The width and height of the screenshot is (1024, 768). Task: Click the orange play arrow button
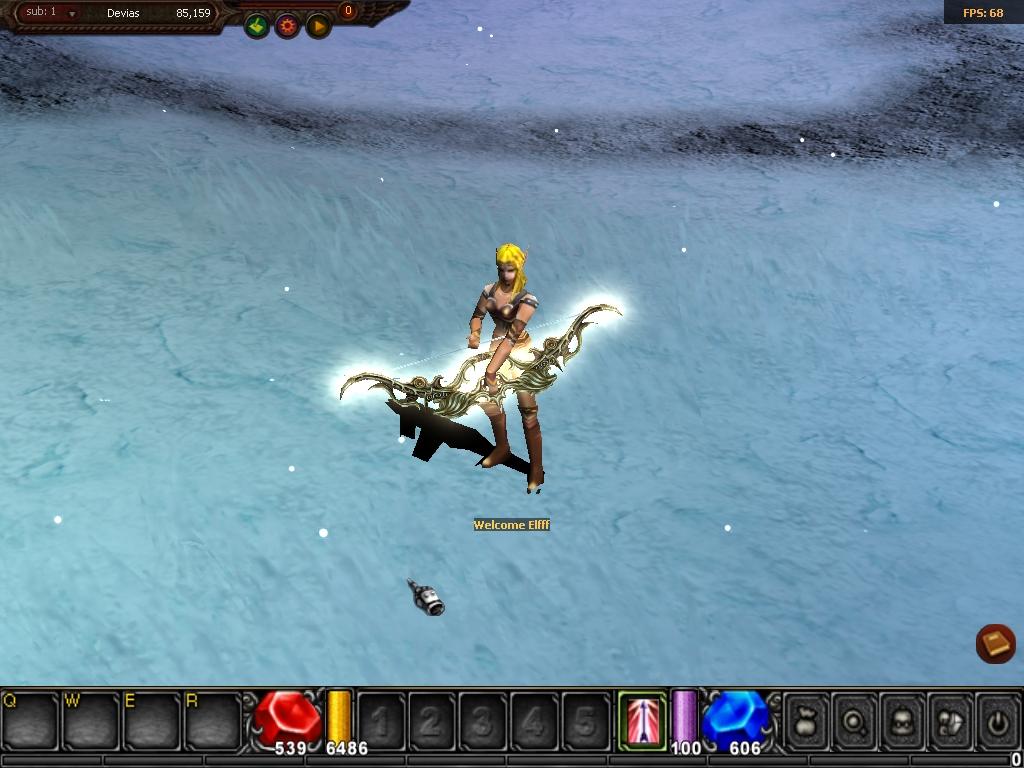click(x=318, y=26)
